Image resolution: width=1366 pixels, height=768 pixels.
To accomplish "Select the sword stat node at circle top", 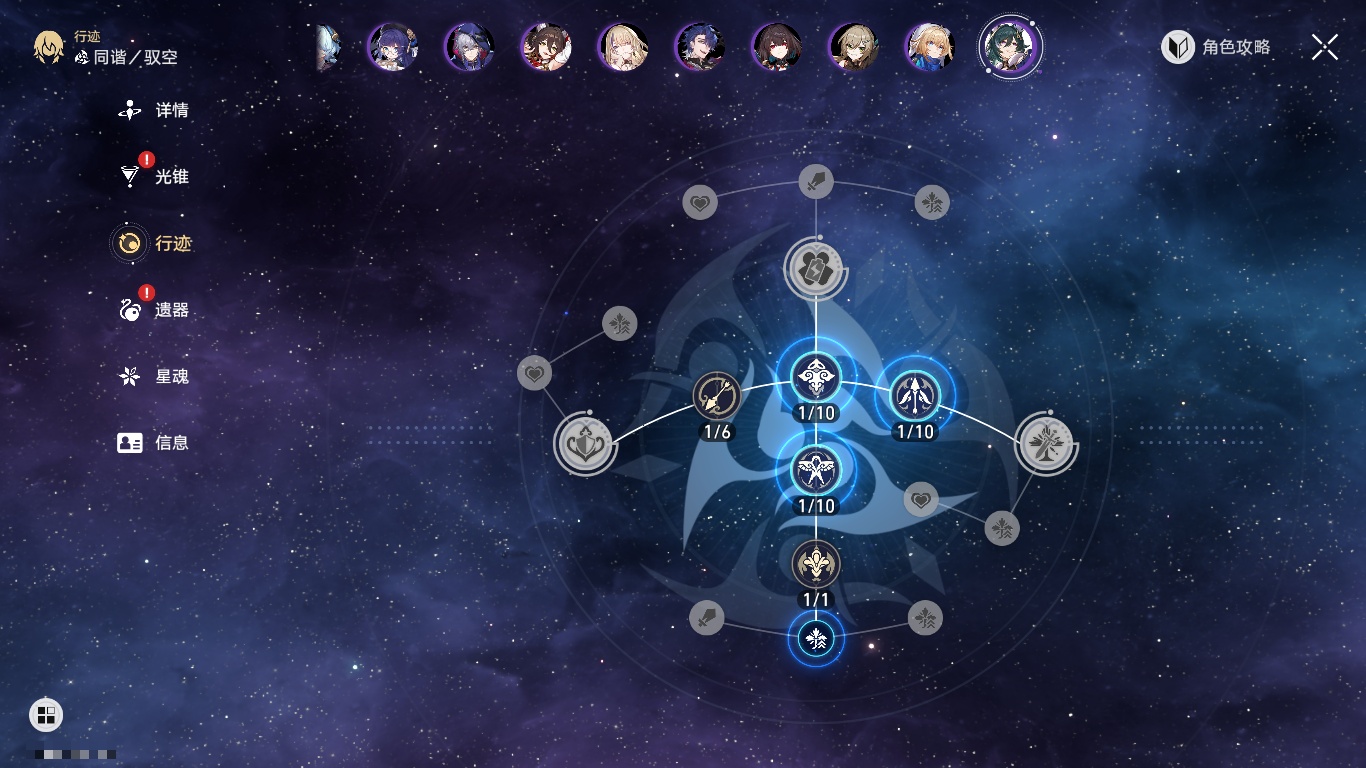I will pos(816,181).
